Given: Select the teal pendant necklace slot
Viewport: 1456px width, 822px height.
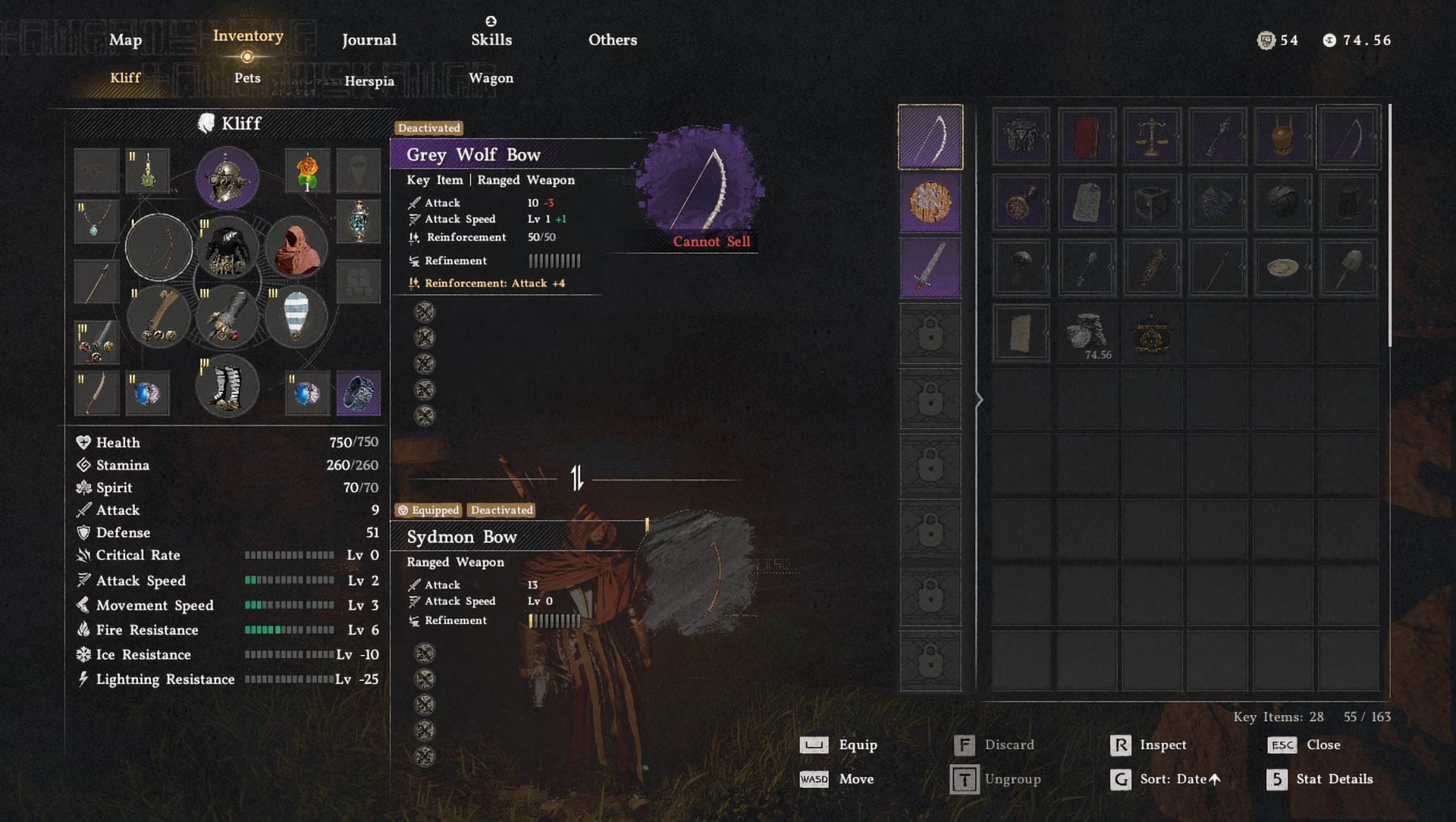Looking at the screenshot, I should coord(96,221).
